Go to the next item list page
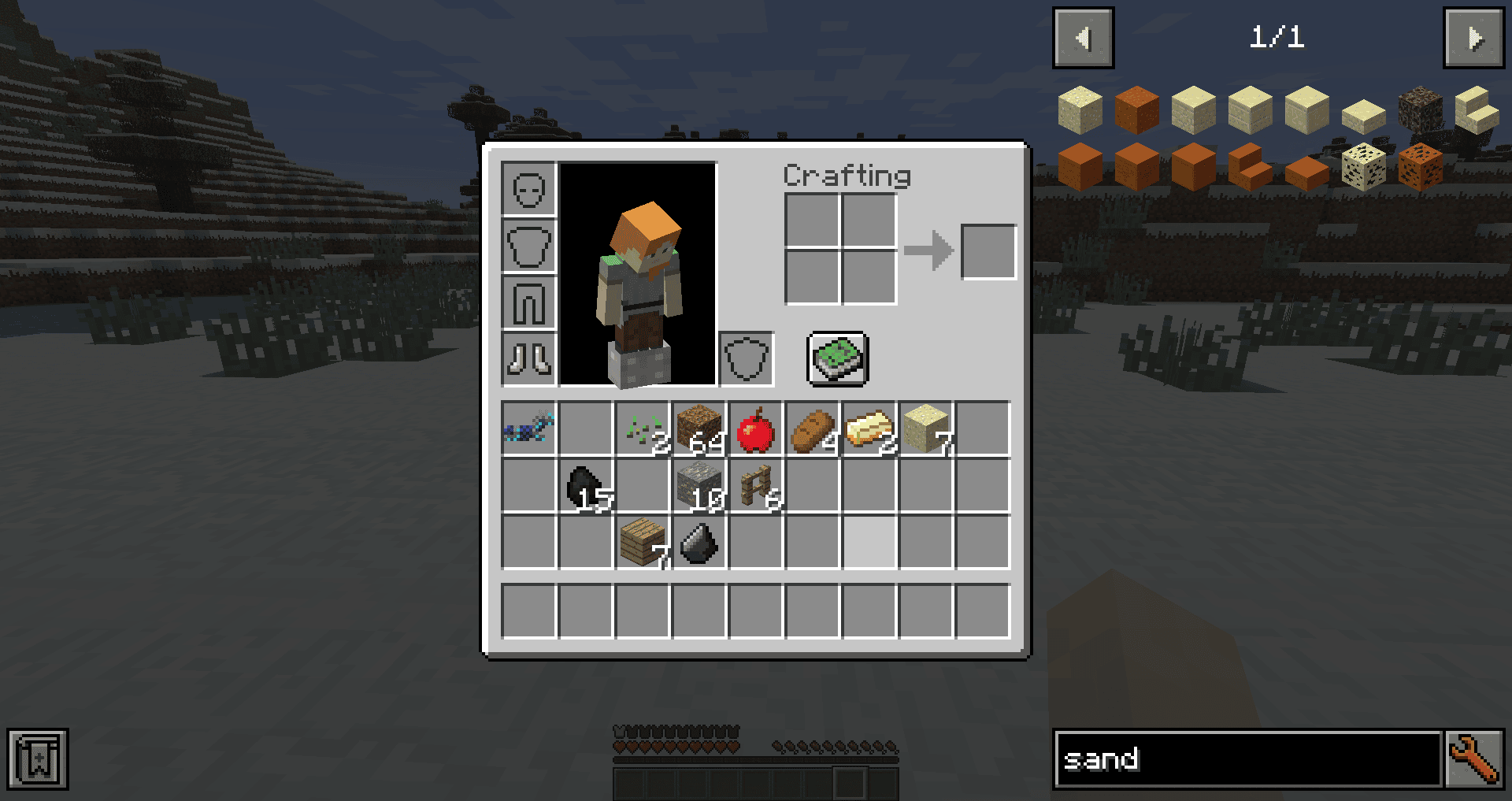Image resolution: width=1512 pixels, height=801 pixels. pos(1473,38)
